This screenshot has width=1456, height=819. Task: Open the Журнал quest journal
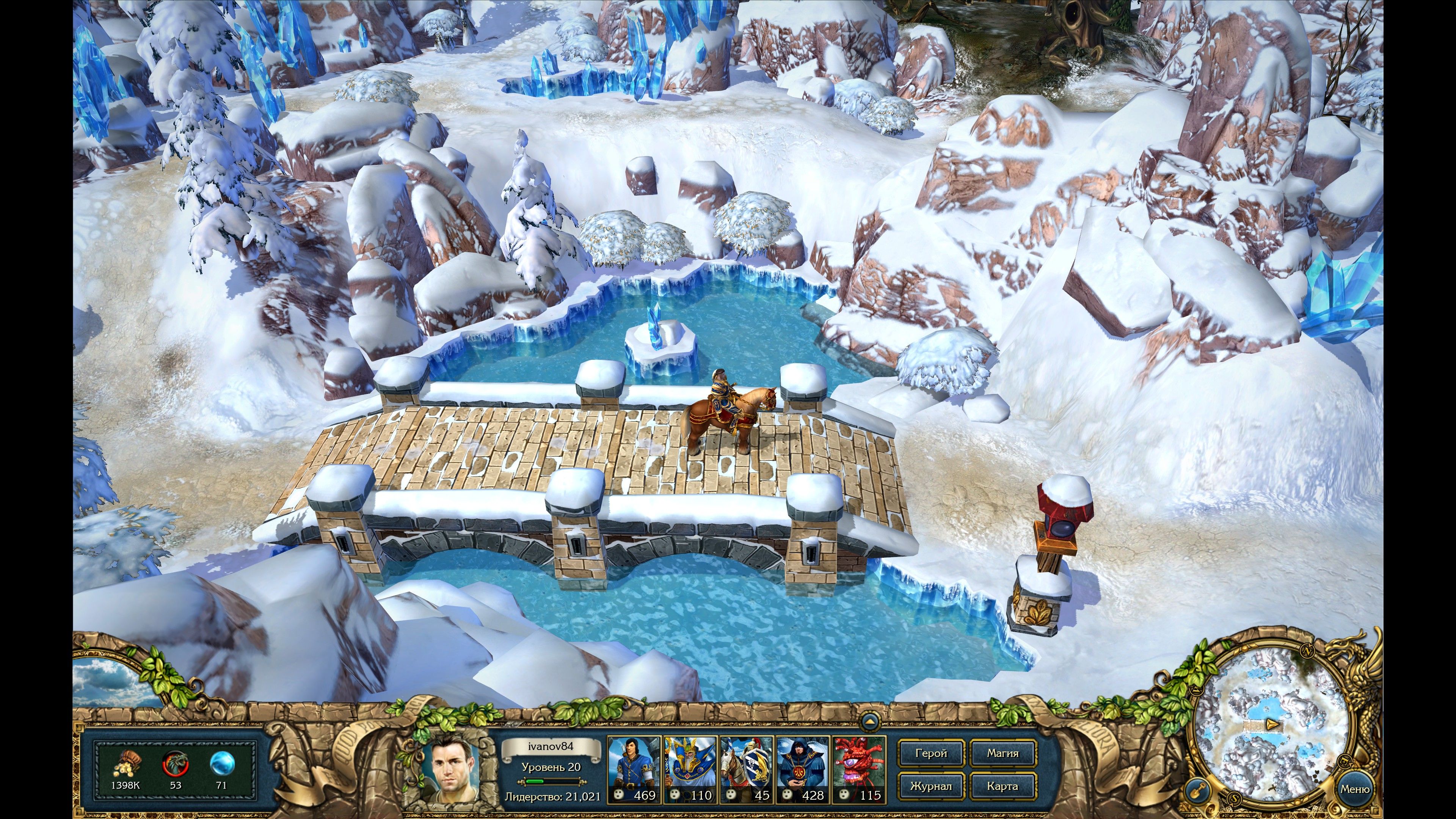(x=931, y=786)
